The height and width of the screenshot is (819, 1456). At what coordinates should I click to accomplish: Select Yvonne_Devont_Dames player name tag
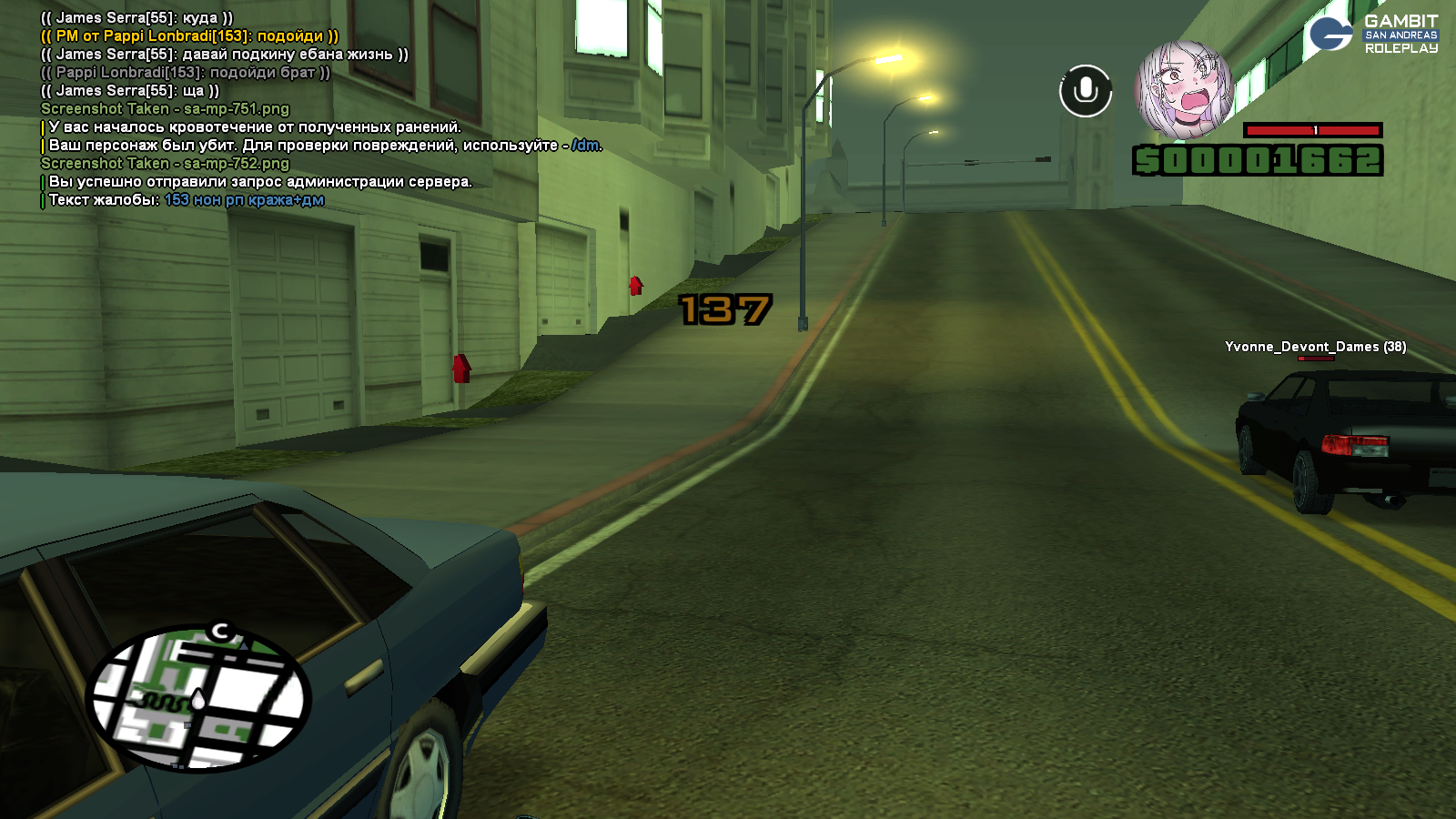pos(1315,347)
